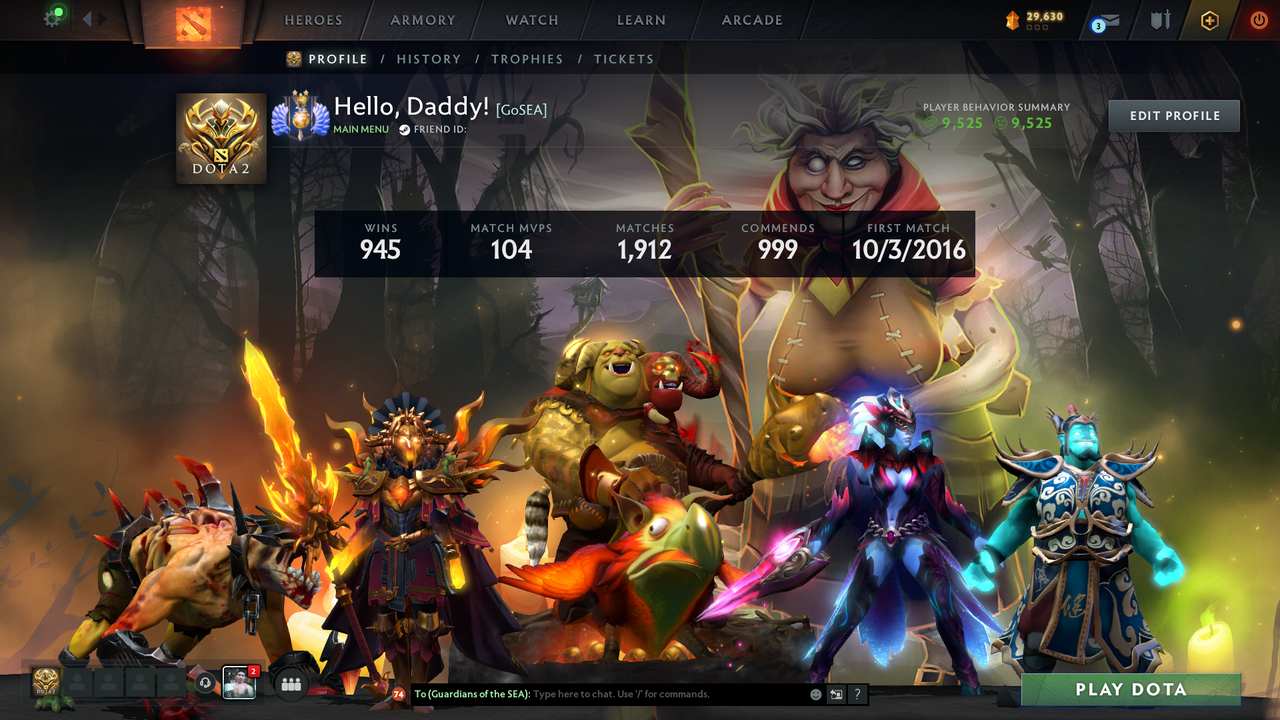Click the orange power button top right
This screenshot has width=1280, height=720.
[x=1258, y=20]
